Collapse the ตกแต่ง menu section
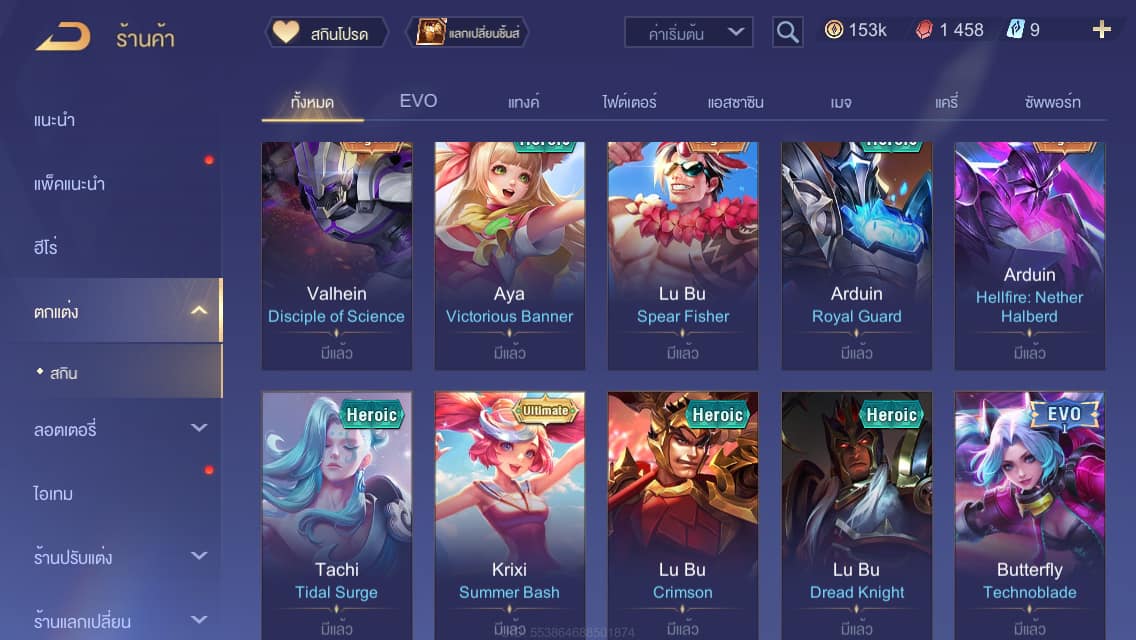 click(x=199, y=311)
